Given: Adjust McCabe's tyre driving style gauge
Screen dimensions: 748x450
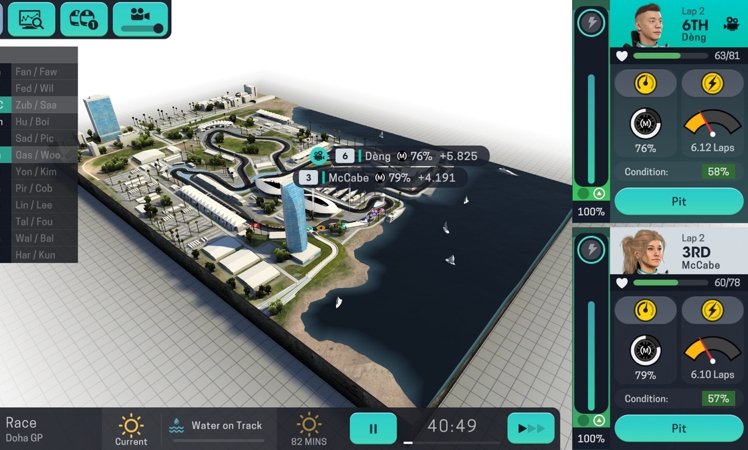Looking at the screenshot, I should (645, 310).
